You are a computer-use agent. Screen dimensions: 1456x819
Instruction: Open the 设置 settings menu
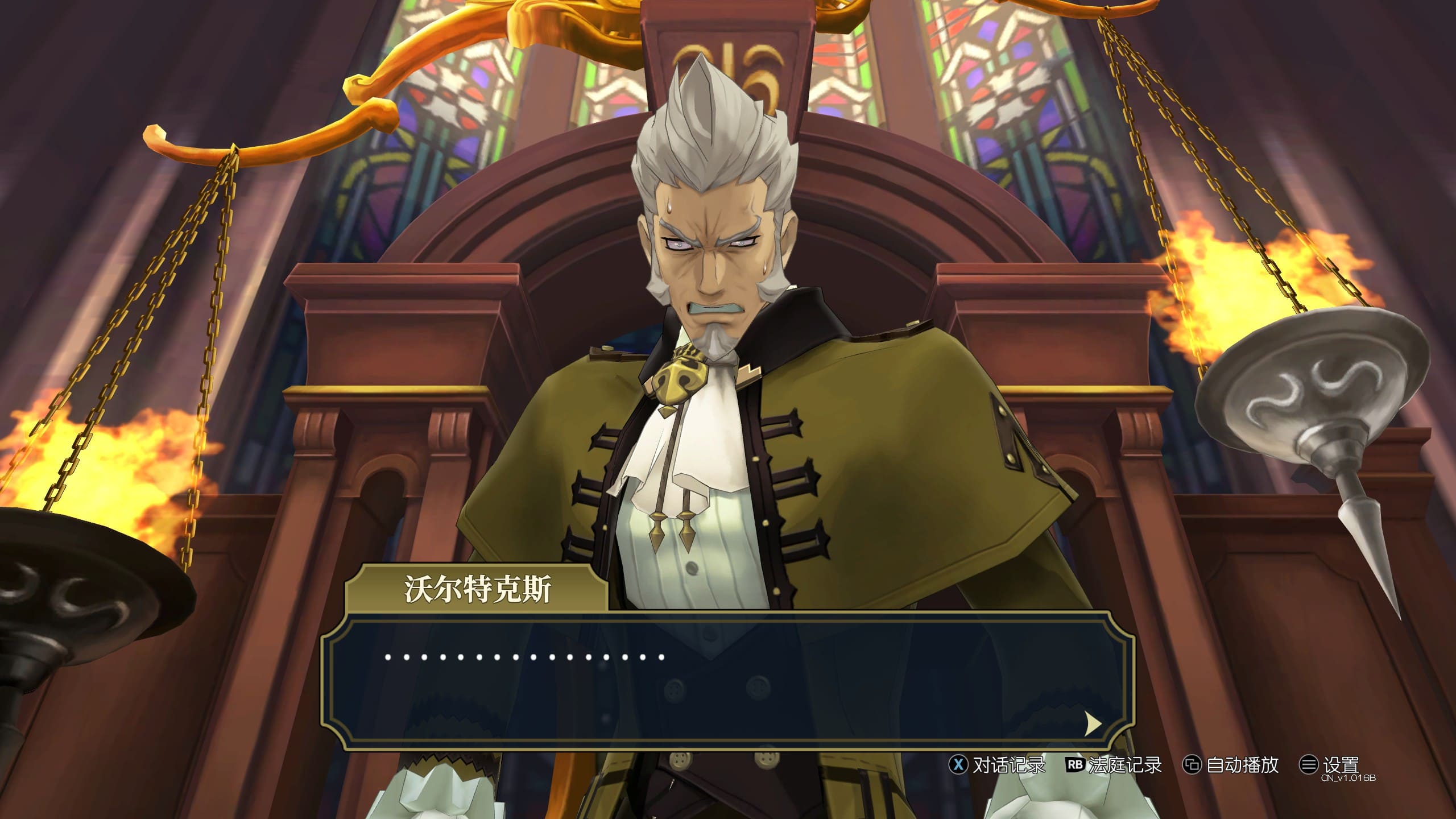(1330, 765)
